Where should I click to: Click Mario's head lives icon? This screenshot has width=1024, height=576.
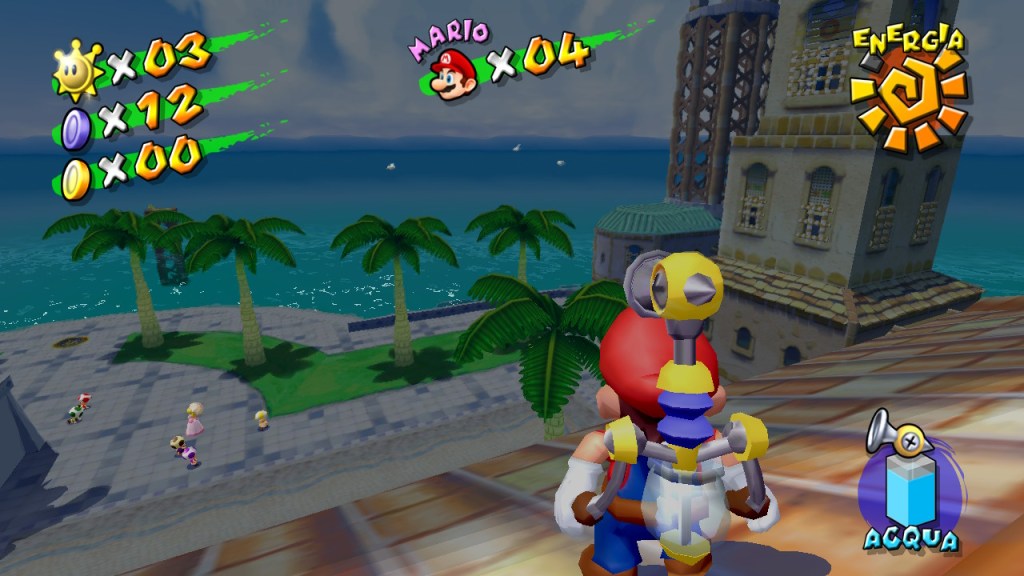click(x=454, y=72)
